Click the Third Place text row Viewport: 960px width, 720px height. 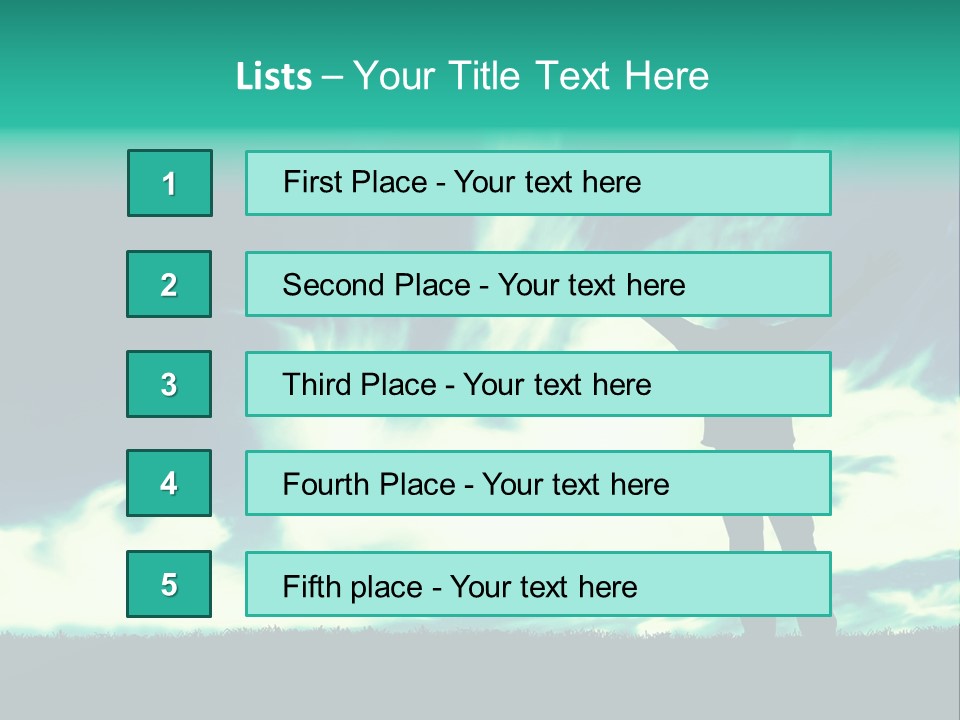pyautogui.click(x=538, y=384)
